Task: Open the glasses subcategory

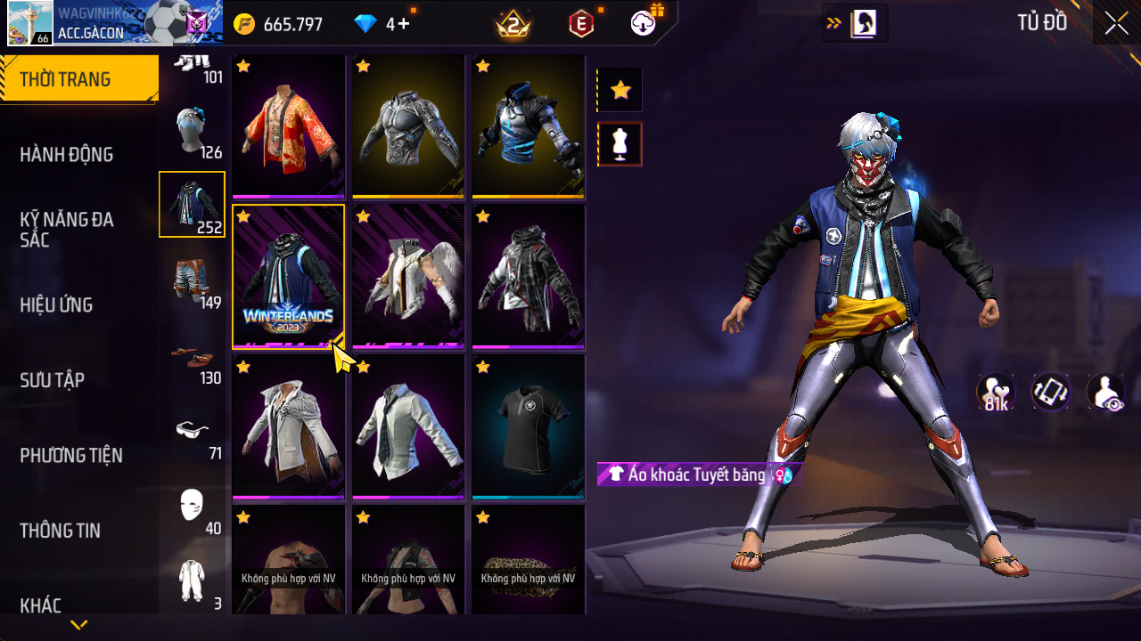Action: (190, 430)
